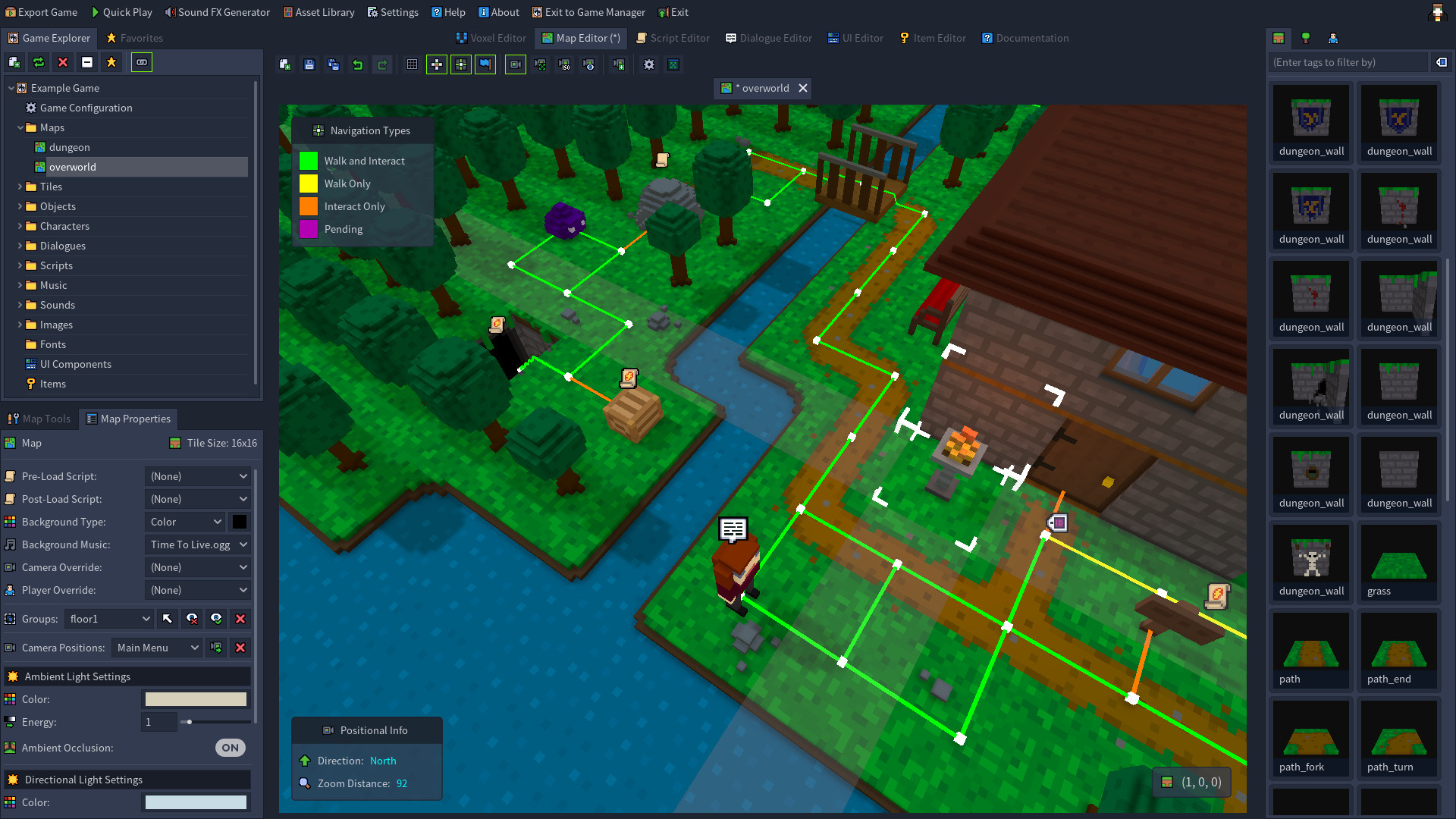Toggle the camera view mode in the toolbar
This screenshot has width=1456, height=819.
tap(515, 64)
